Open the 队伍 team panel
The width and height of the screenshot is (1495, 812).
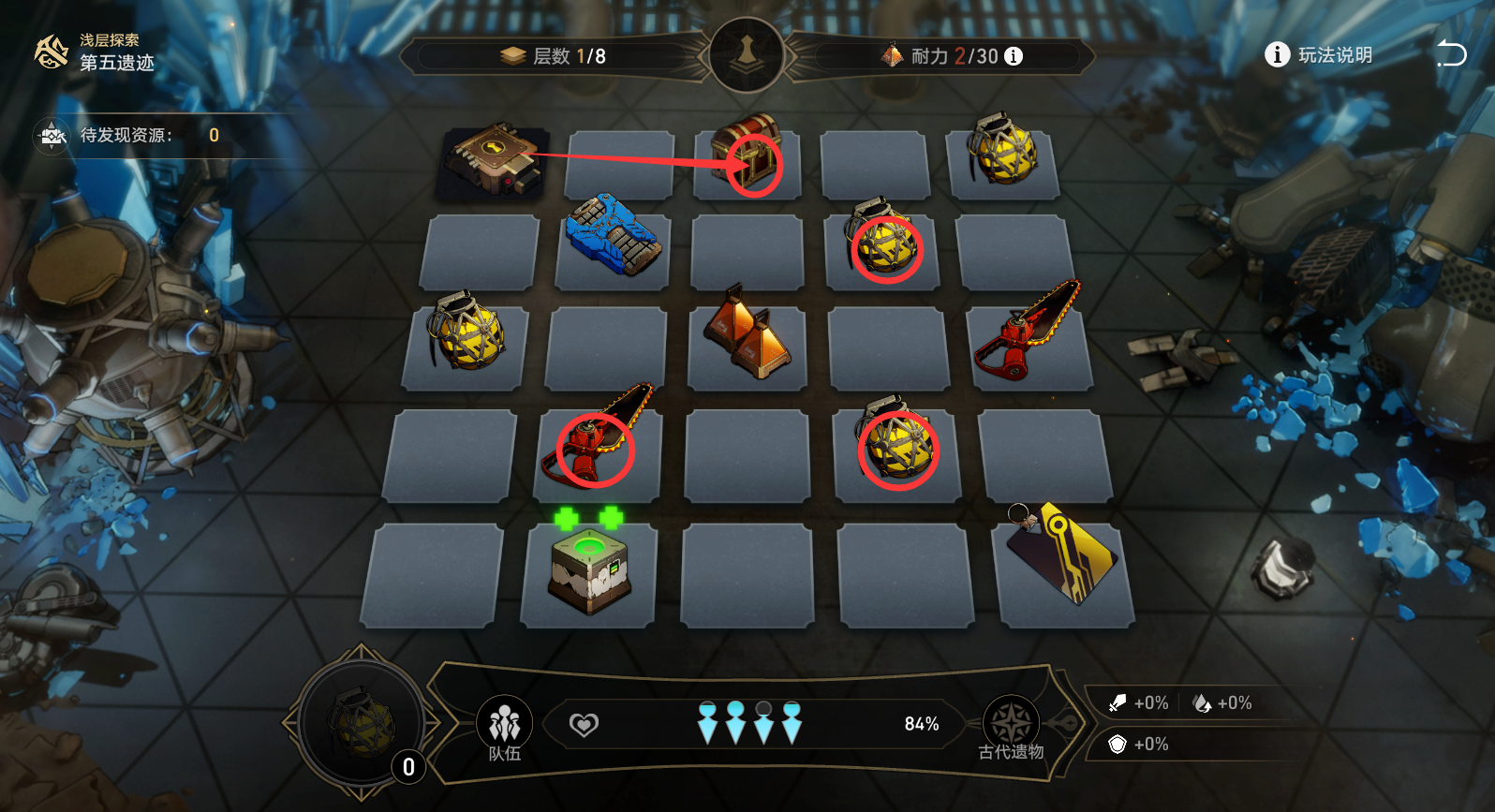(x=504, y=727)
